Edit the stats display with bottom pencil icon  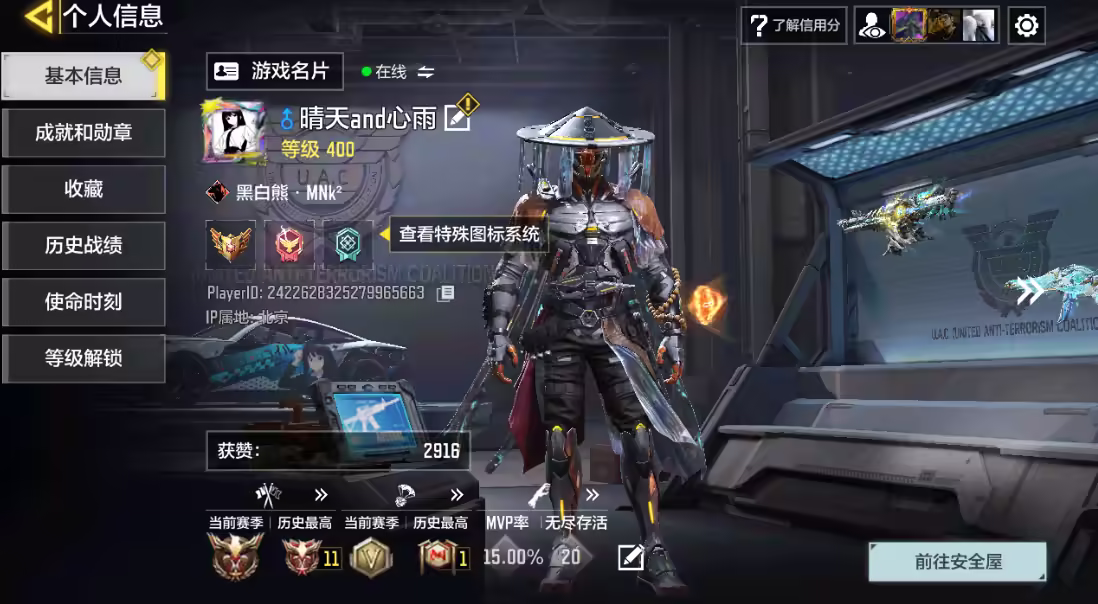[629, 558]
